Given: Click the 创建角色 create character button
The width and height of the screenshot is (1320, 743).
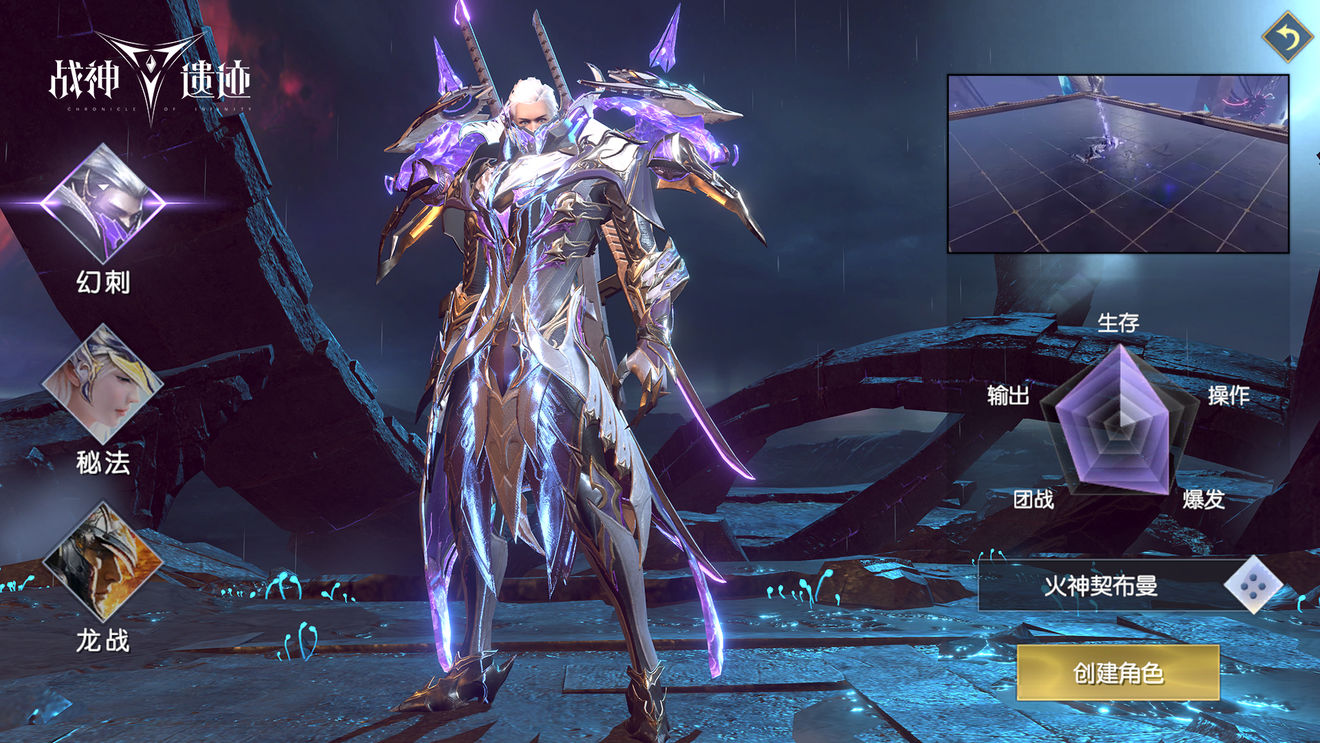Looking at the screenshot, I should click(x=1118, y=673).
